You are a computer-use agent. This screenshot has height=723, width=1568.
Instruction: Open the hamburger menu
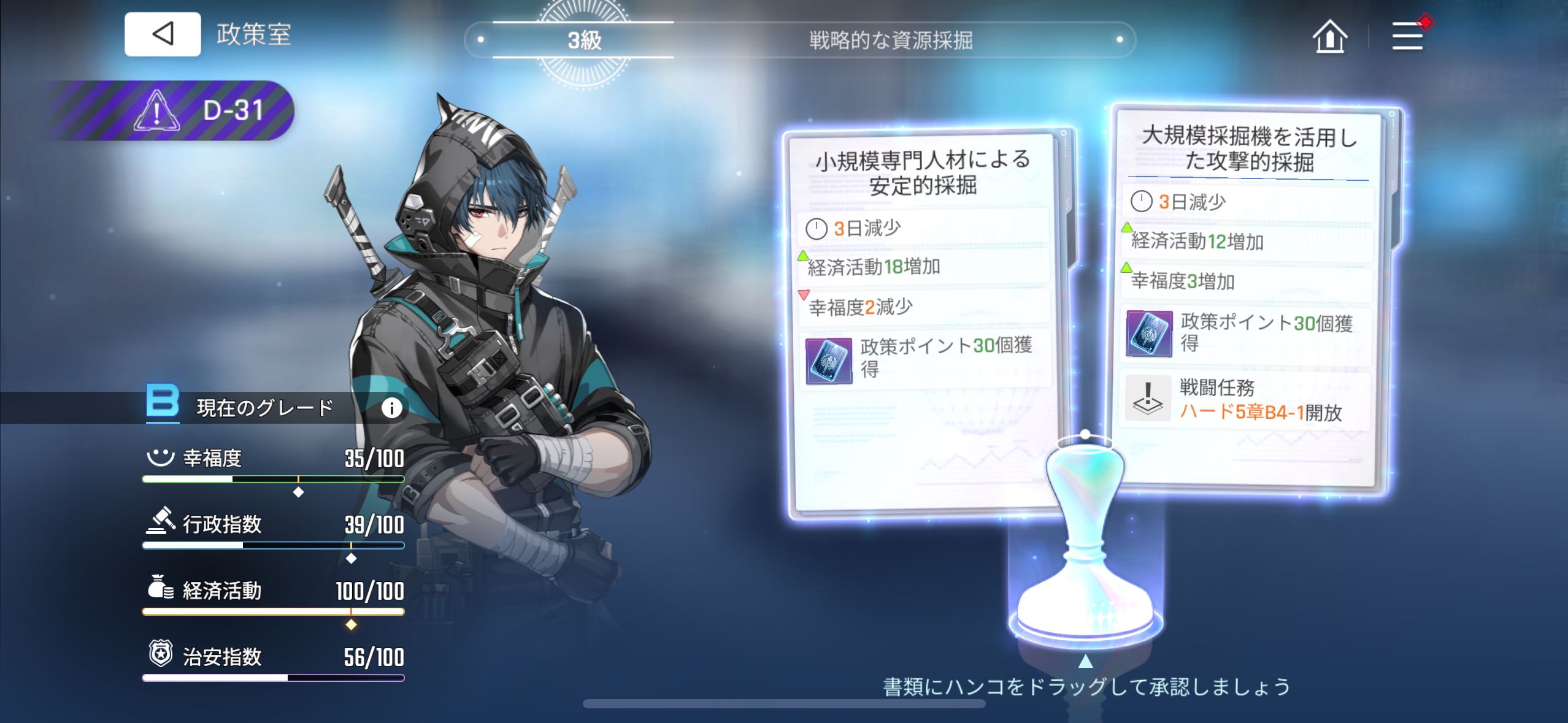[1407, 36]
